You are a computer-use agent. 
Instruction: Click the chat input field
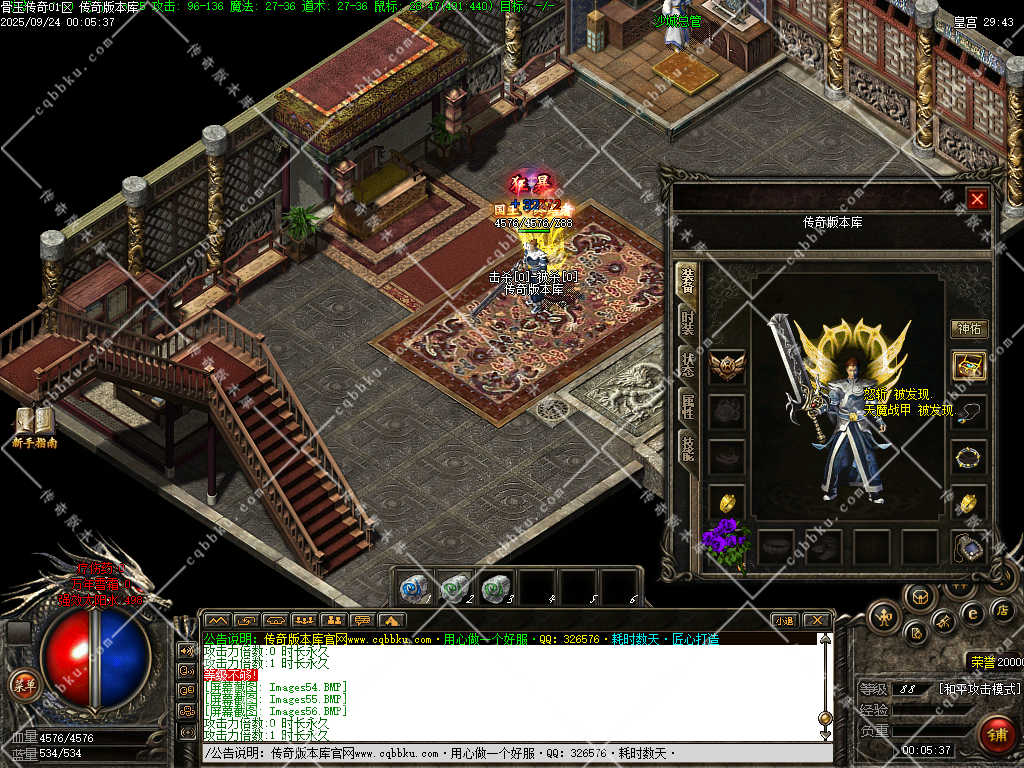tap(510, 753)
